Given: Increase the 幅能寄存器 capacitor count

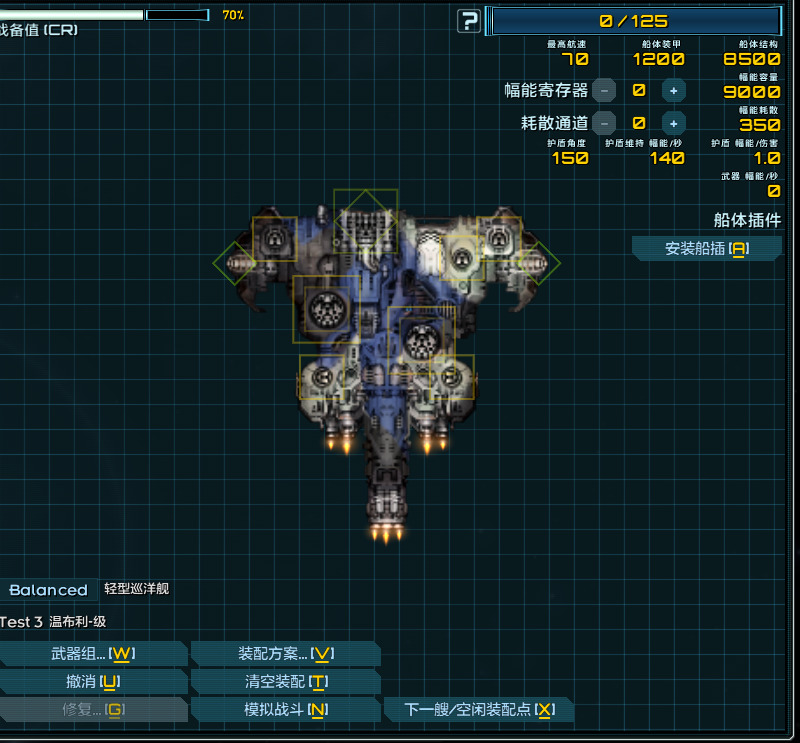Looking at the screenshot, I should pyautogui.click(x=674, y=91).
